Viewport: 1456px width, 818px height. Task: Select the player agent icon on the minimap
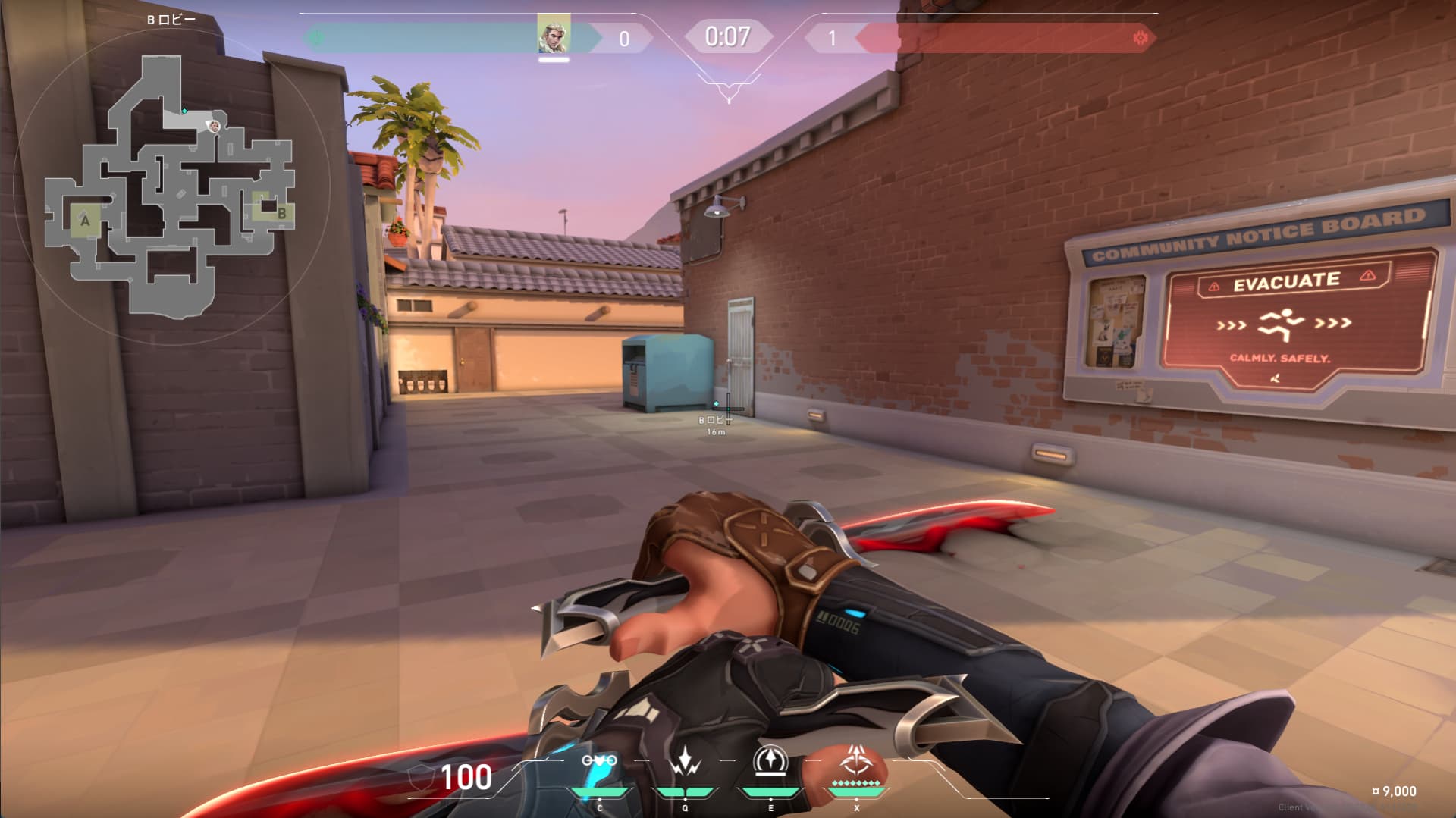pyautogui.click(x=215, y=126)
